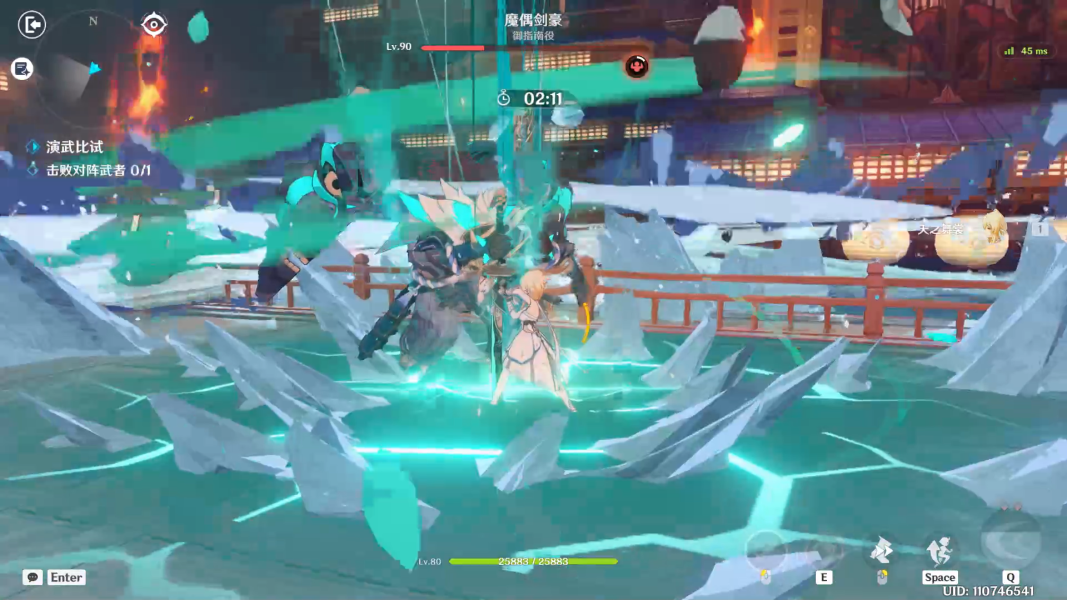Toggle the eye-shaped elemental sight icon
1067x600 pixels.
tap(153, 24)
